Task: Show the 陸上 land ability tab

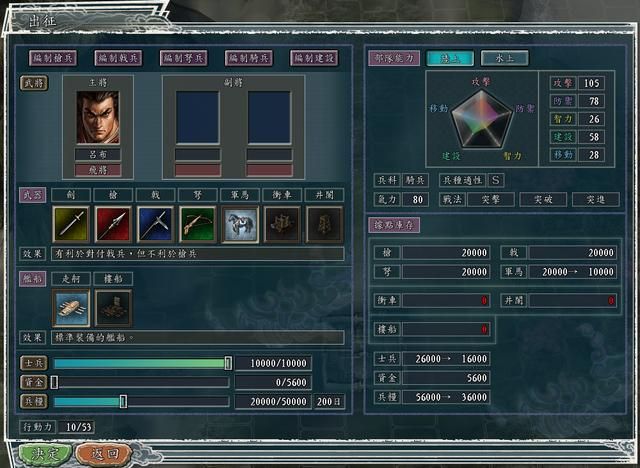Action: pyautogui.click(x=450, y=58)
